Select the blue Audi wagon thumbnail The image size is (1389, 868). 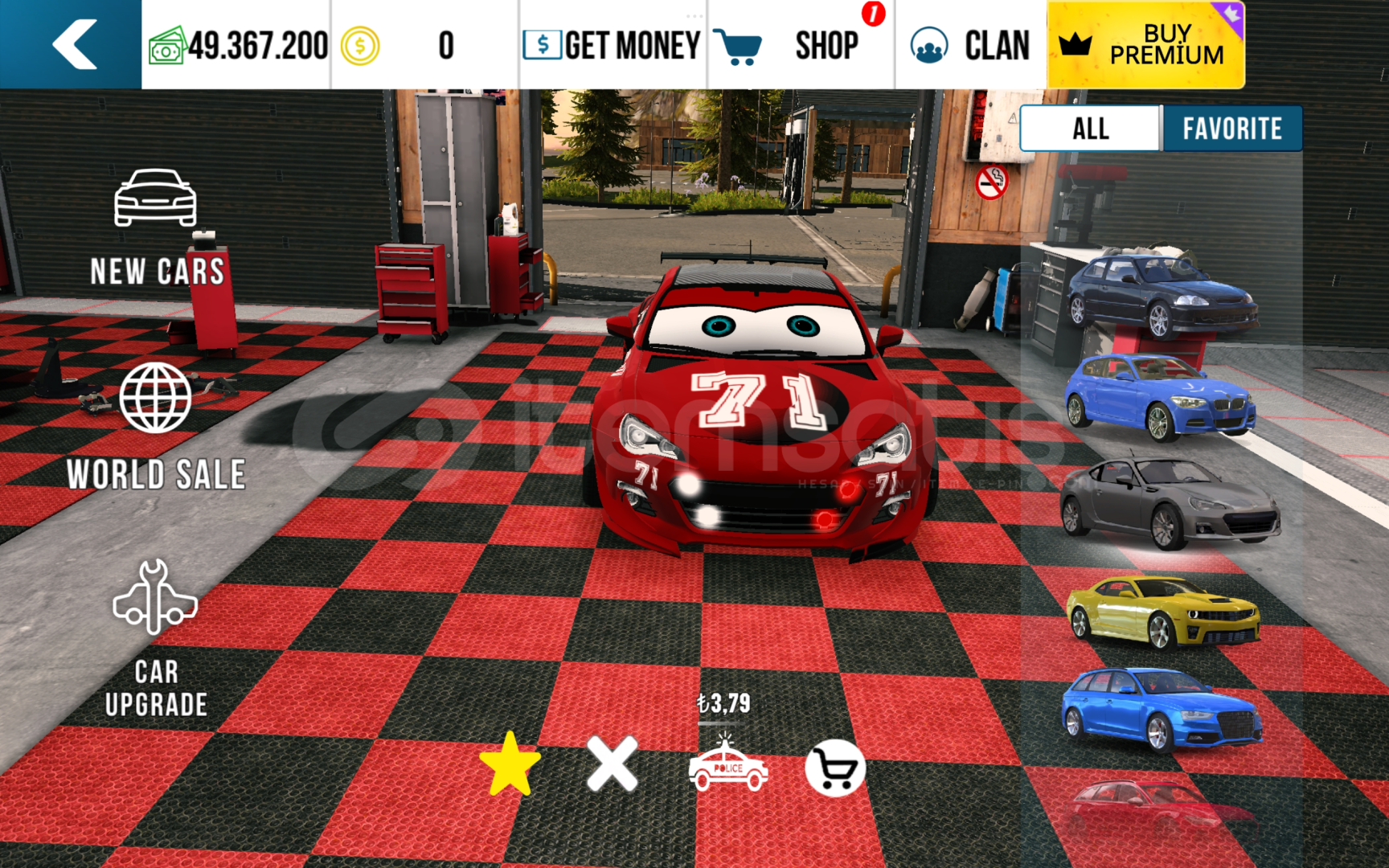coord(1161,708)
